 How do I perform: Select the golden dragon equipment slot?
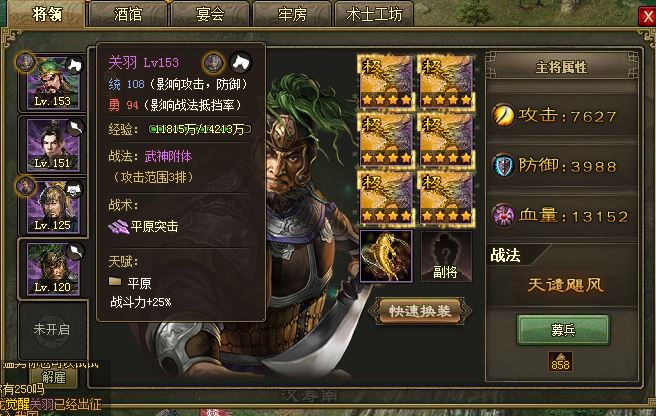(x=386, y=255)
